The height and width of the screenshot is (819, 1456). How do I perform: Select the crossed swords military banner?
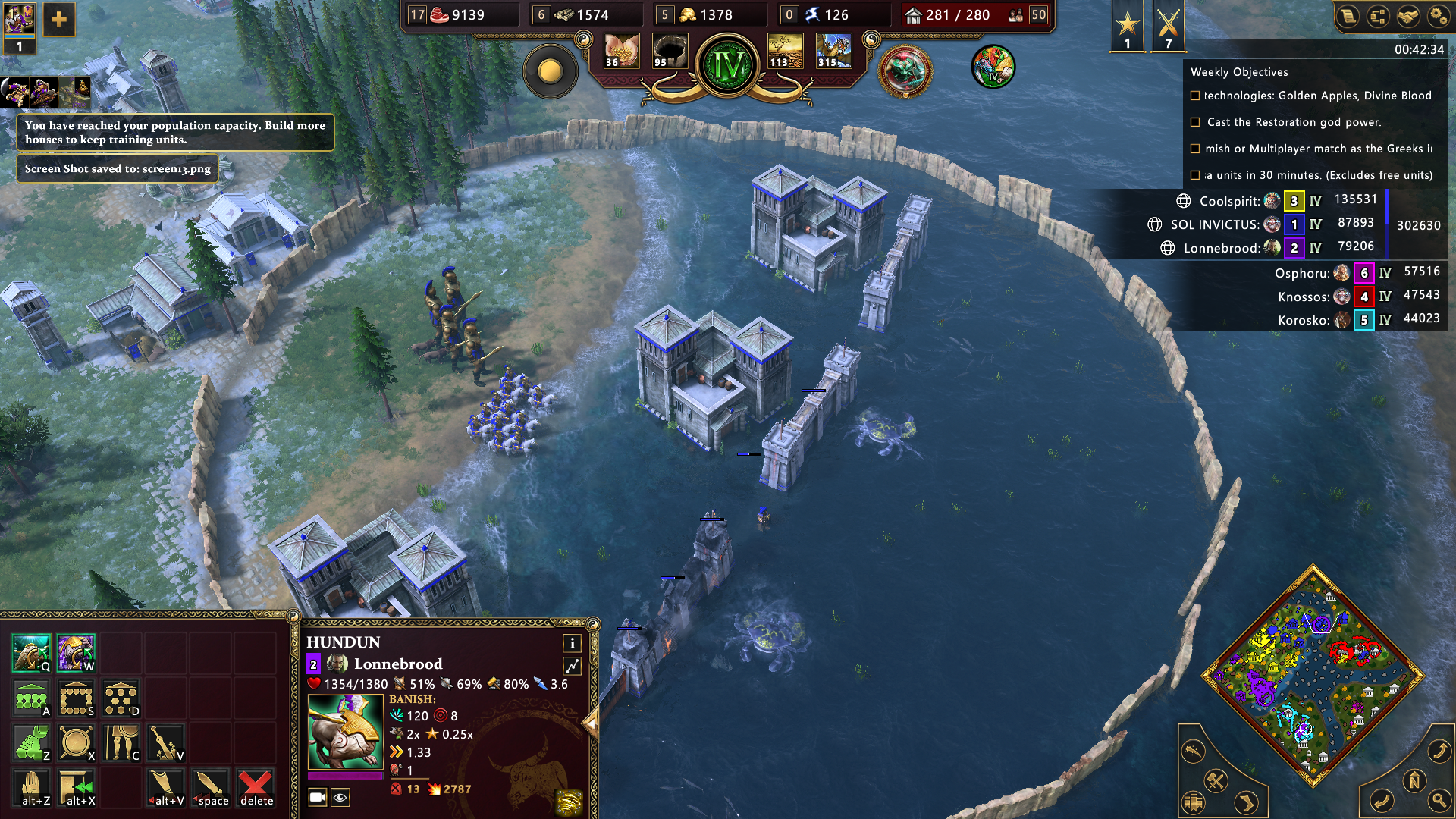coord(1168,27)
